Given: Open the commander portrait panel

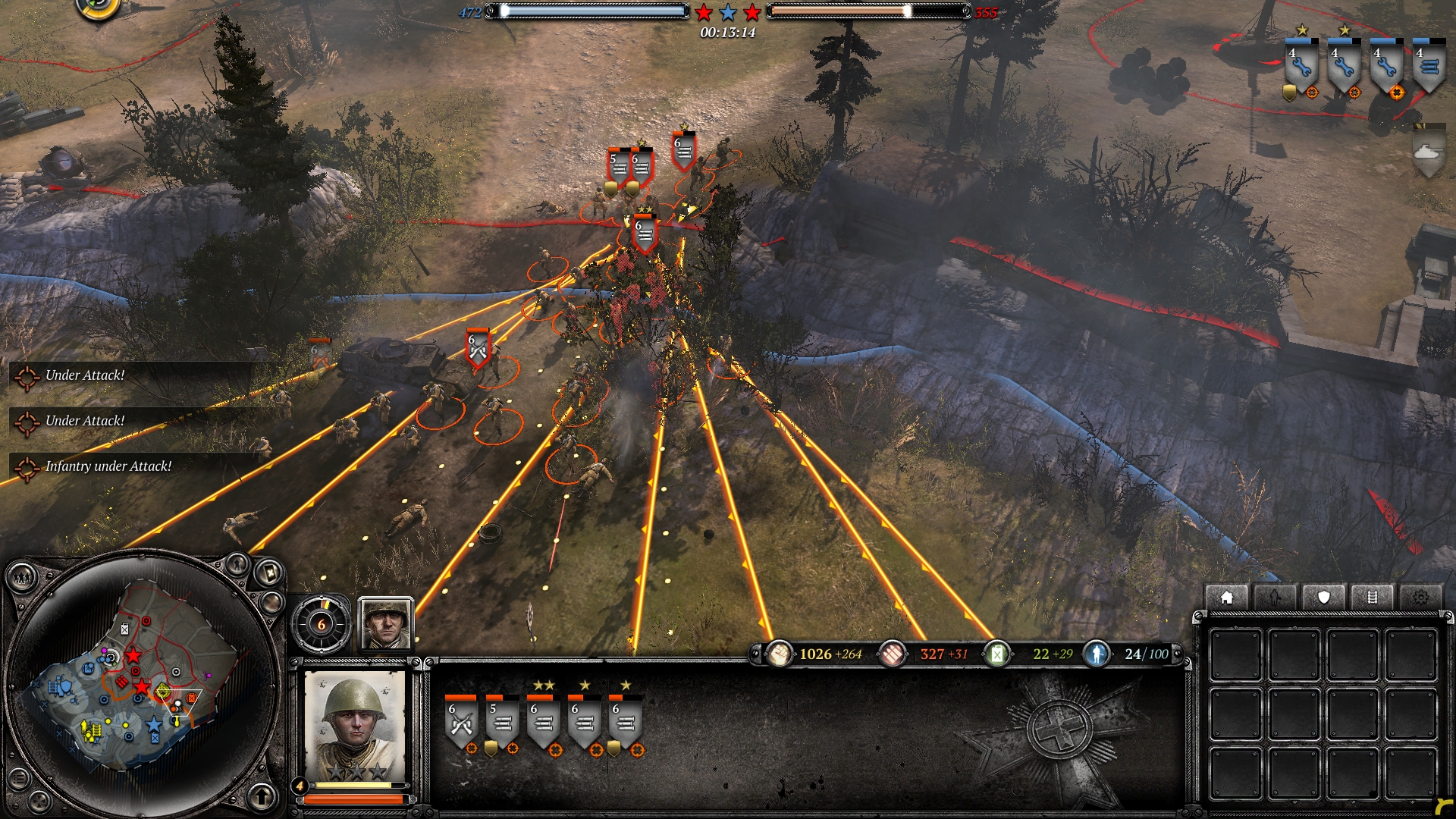Looking at the screenshot, I should click(386, 624).
